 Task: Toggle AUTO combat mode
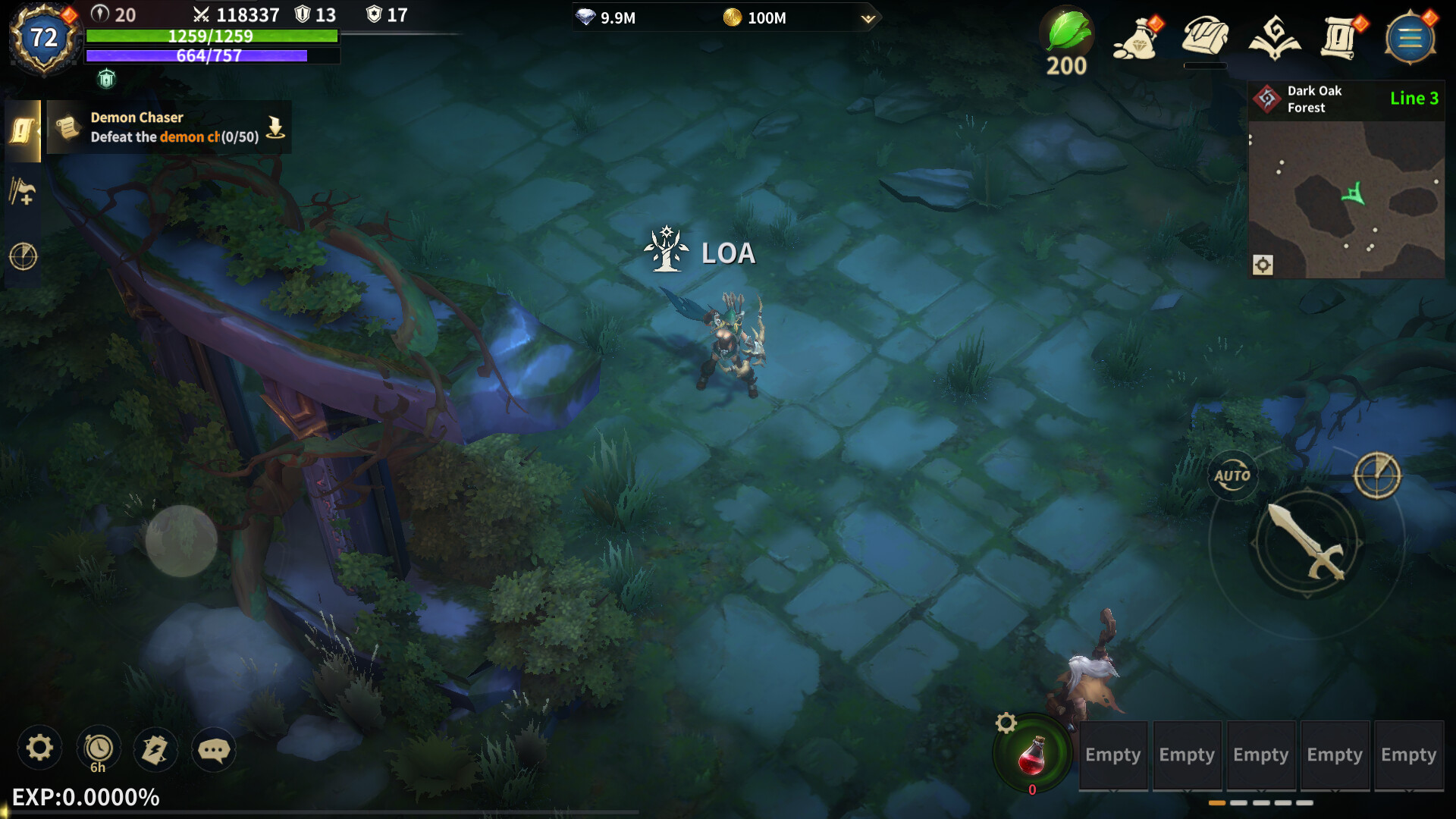[1235, 475]
